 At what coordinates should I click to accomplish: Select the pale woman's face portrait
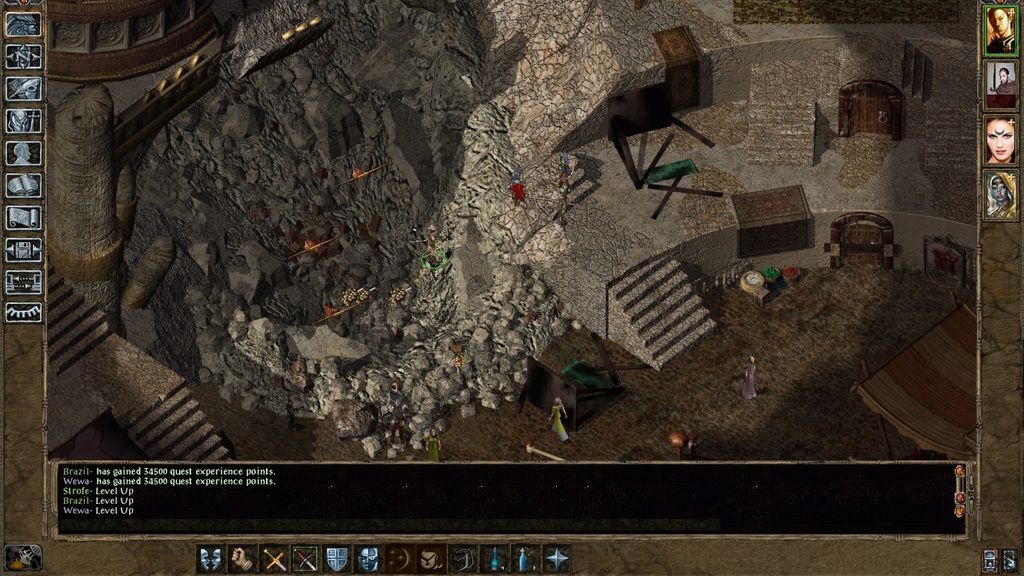coord(1000,140)
